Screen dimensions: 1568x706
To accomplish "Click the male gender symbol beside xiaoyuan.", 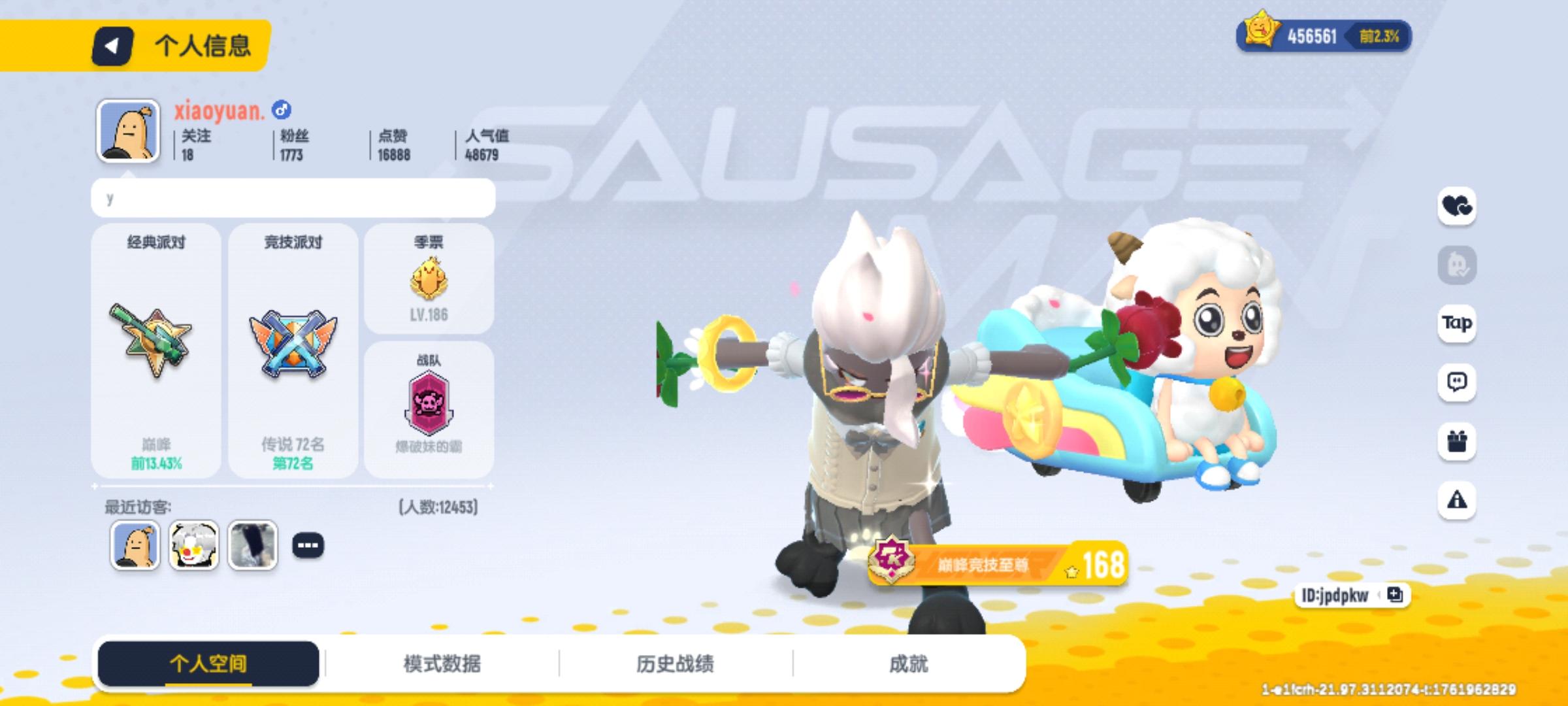I will tap(281, 110).
